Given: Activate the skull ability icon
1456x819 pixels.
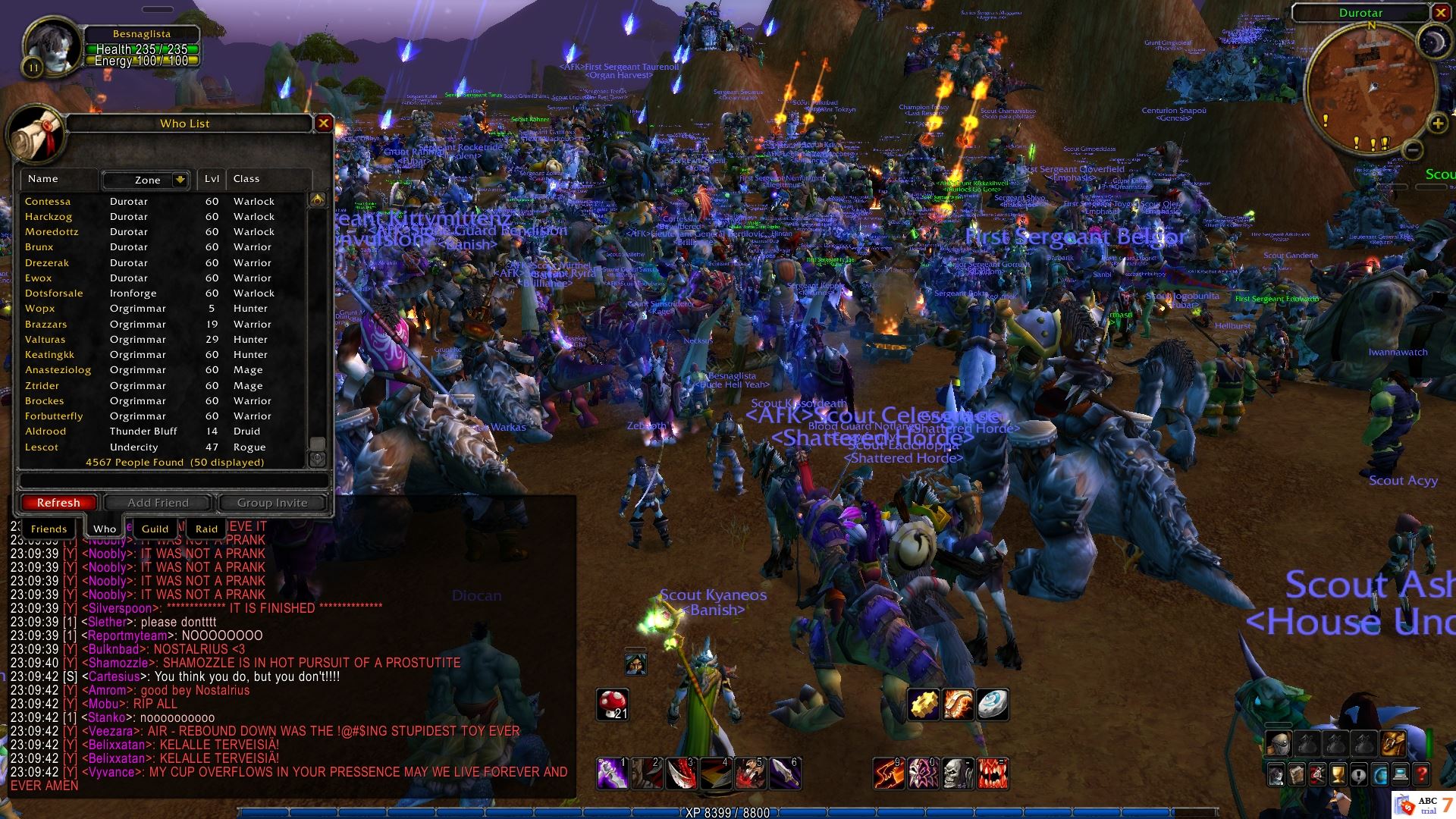Looking at the screenshot, I should tap(958, 774).
